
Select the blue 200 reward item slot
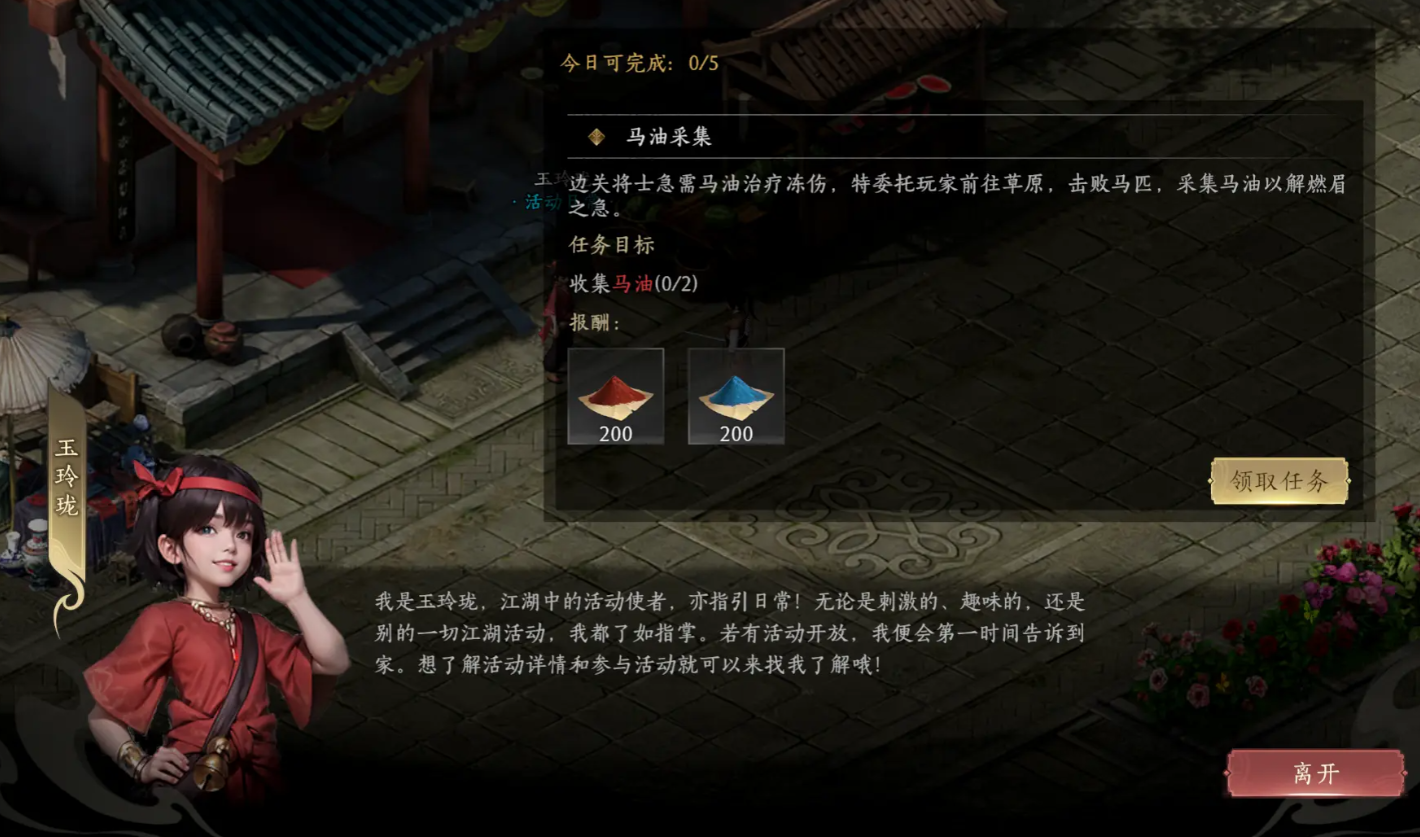click(x=736, y=398)
